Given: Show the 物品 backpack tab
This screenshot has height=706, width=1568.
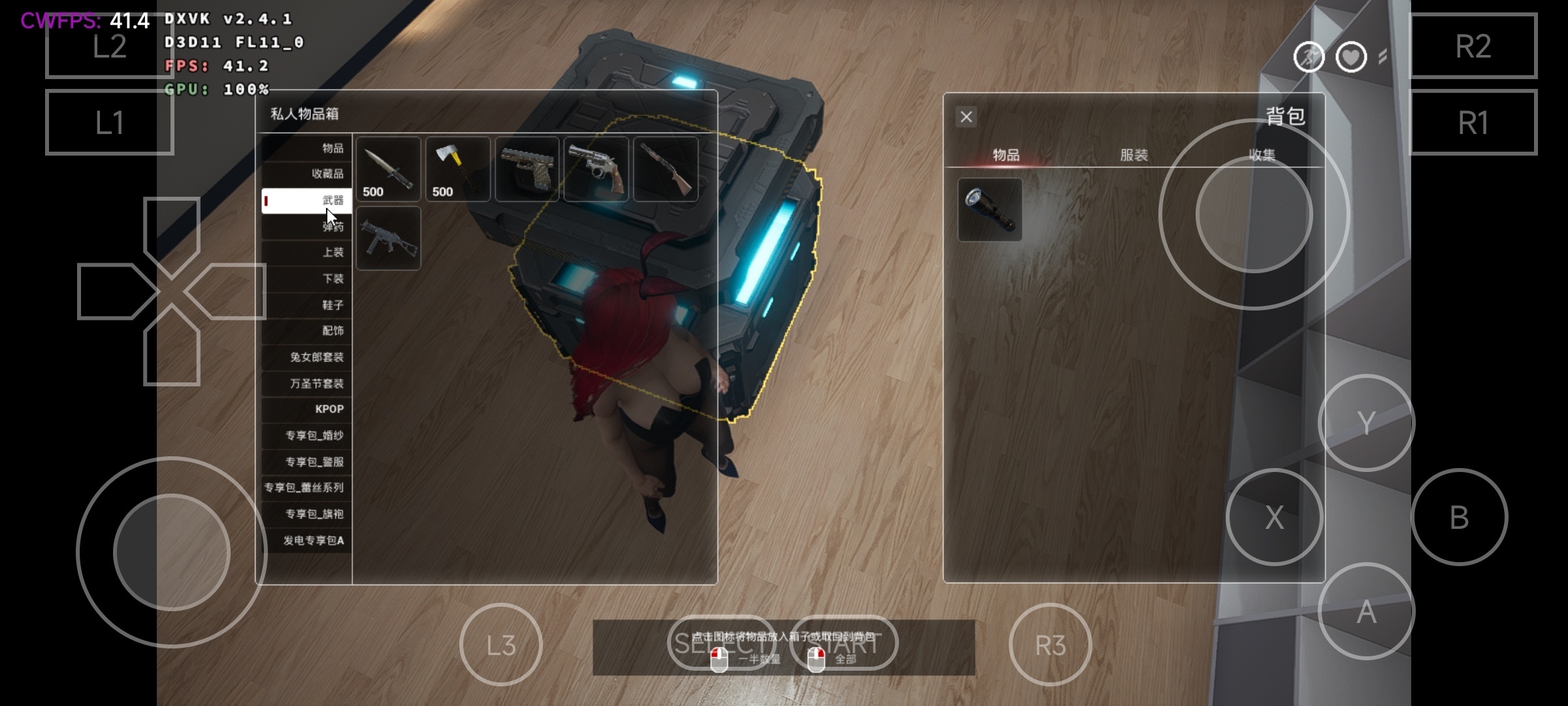Looking at the screenshot, I should click(x=1006, y=155).
